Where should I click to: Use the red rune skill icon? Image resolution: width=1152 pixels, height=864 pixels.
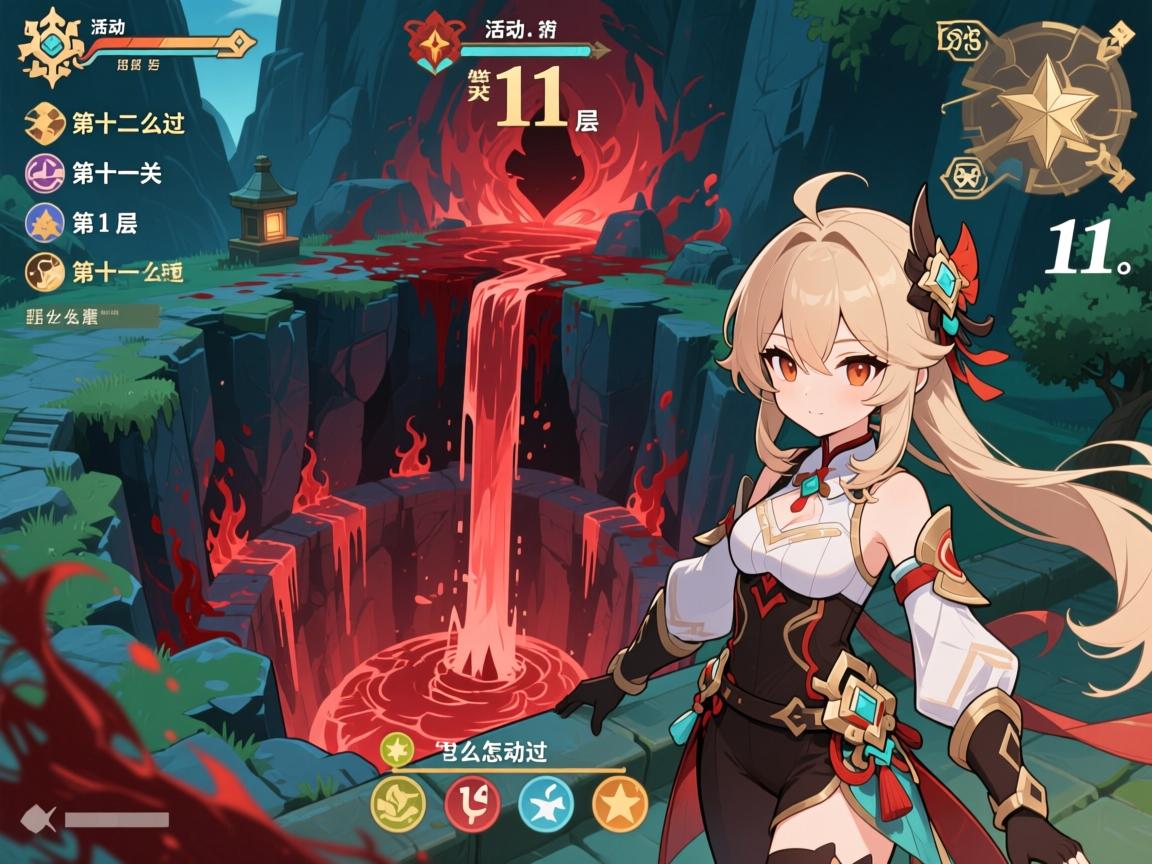[472, 803]
